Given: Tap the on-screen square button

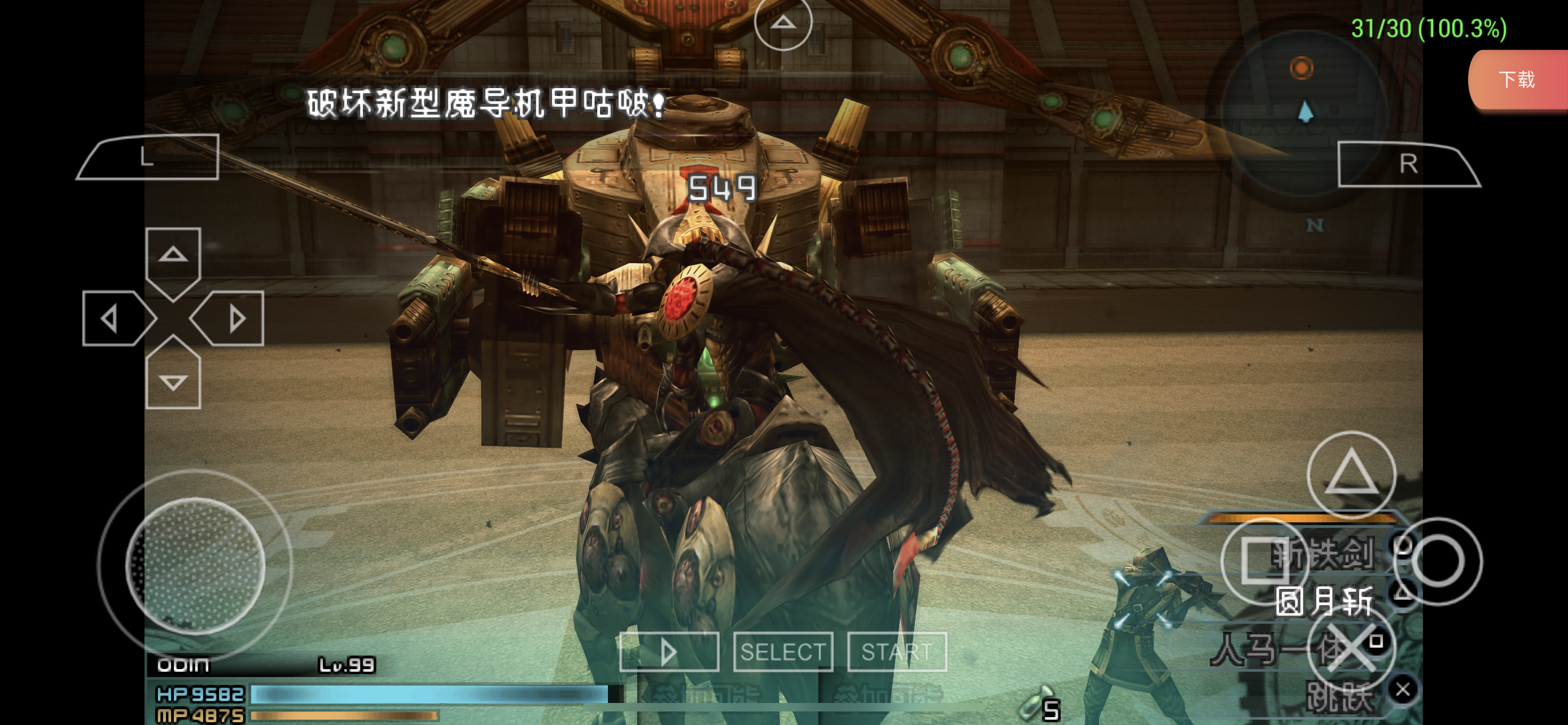Looking at the screenshot, I should tap(1264, 561).
